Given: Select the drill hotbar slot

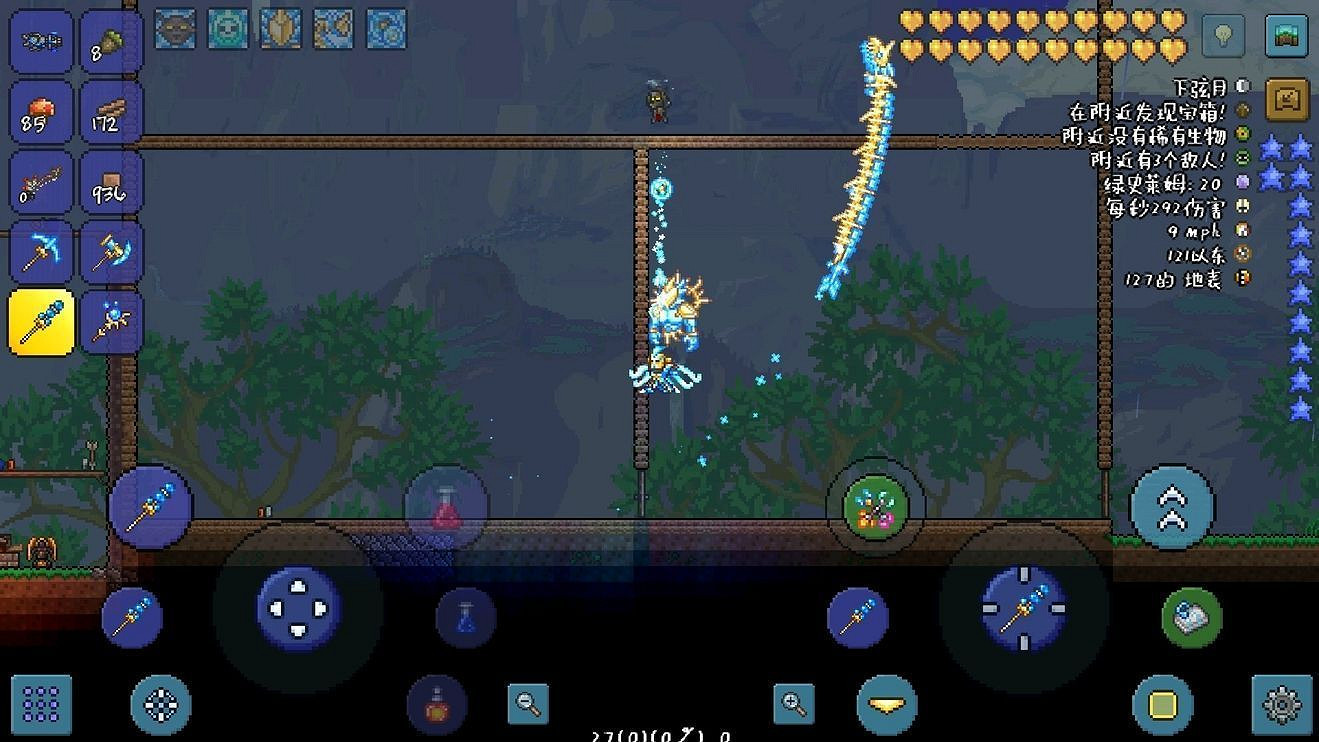Looking at the screenshot, I should [x=111, y=253].
